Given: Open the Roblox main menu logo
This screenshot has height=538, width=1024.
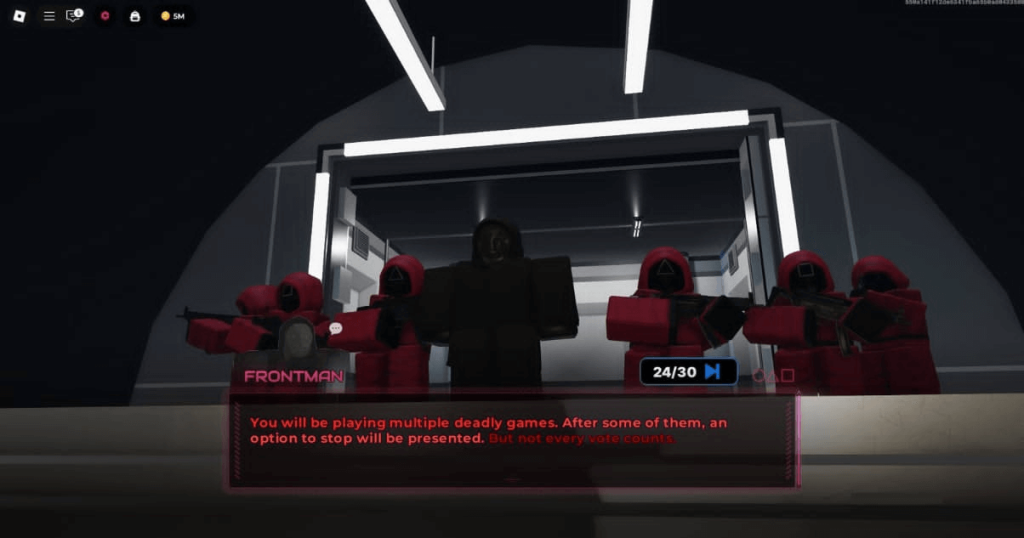Looking at the screenshot, I should click(x=19, y=16).
